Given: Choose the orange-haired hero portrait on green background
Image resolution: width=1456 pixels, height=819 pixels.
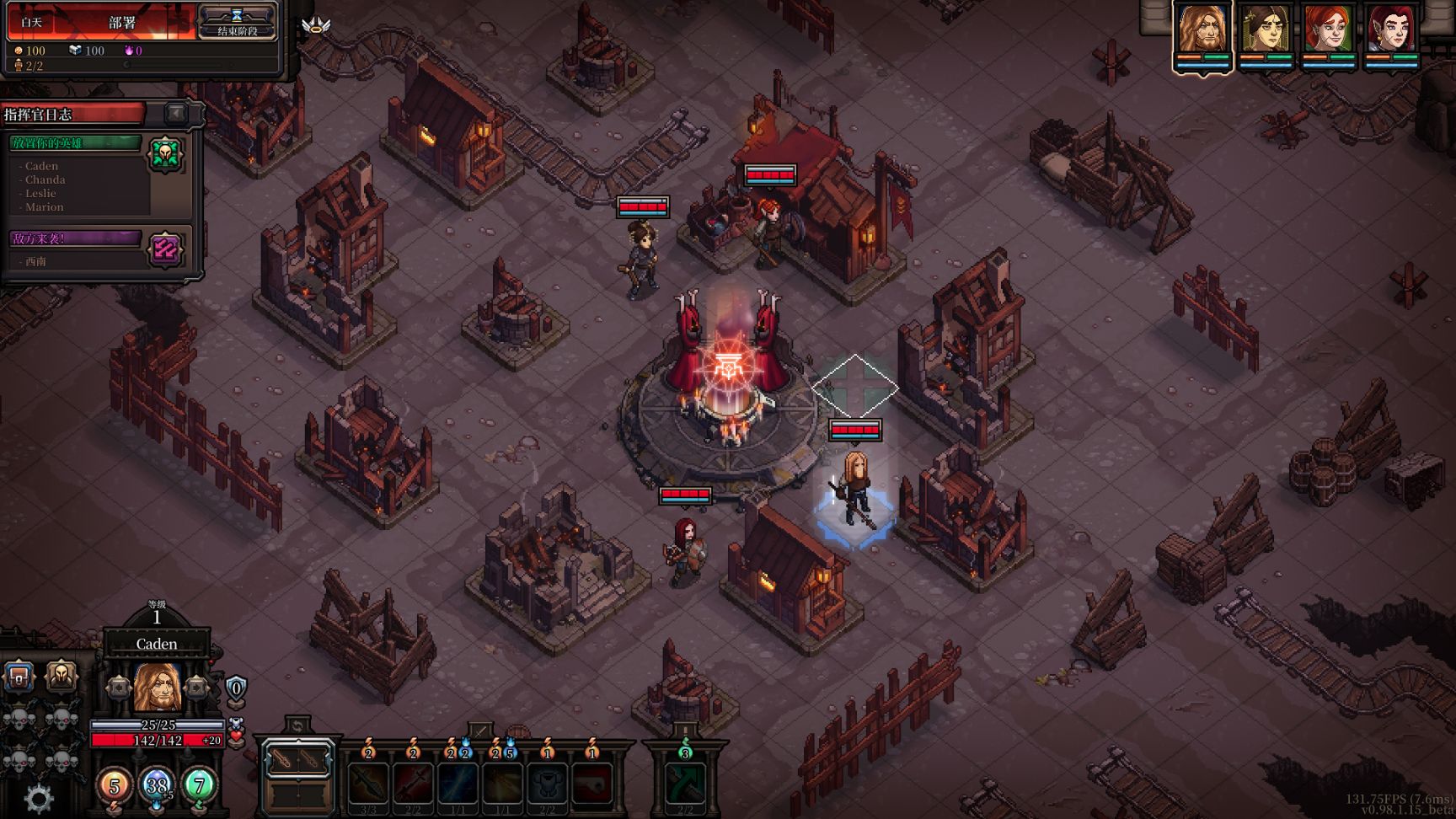Looking at the screenshot, I should [x=1328, y=29].
